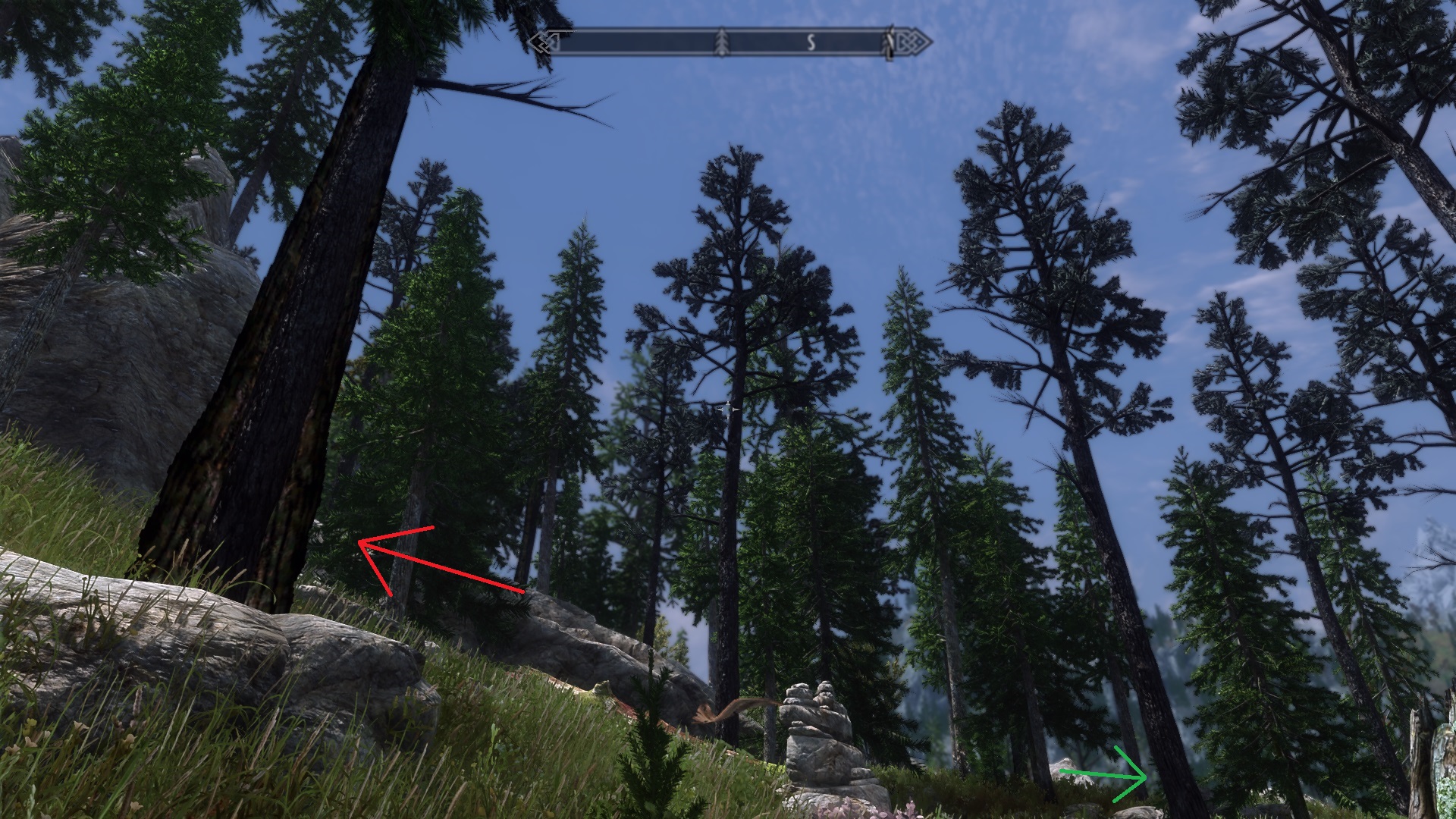Click the left knotwork end of the compass
The height and width of the screenshot is (819, 1456).
point(548,42)
